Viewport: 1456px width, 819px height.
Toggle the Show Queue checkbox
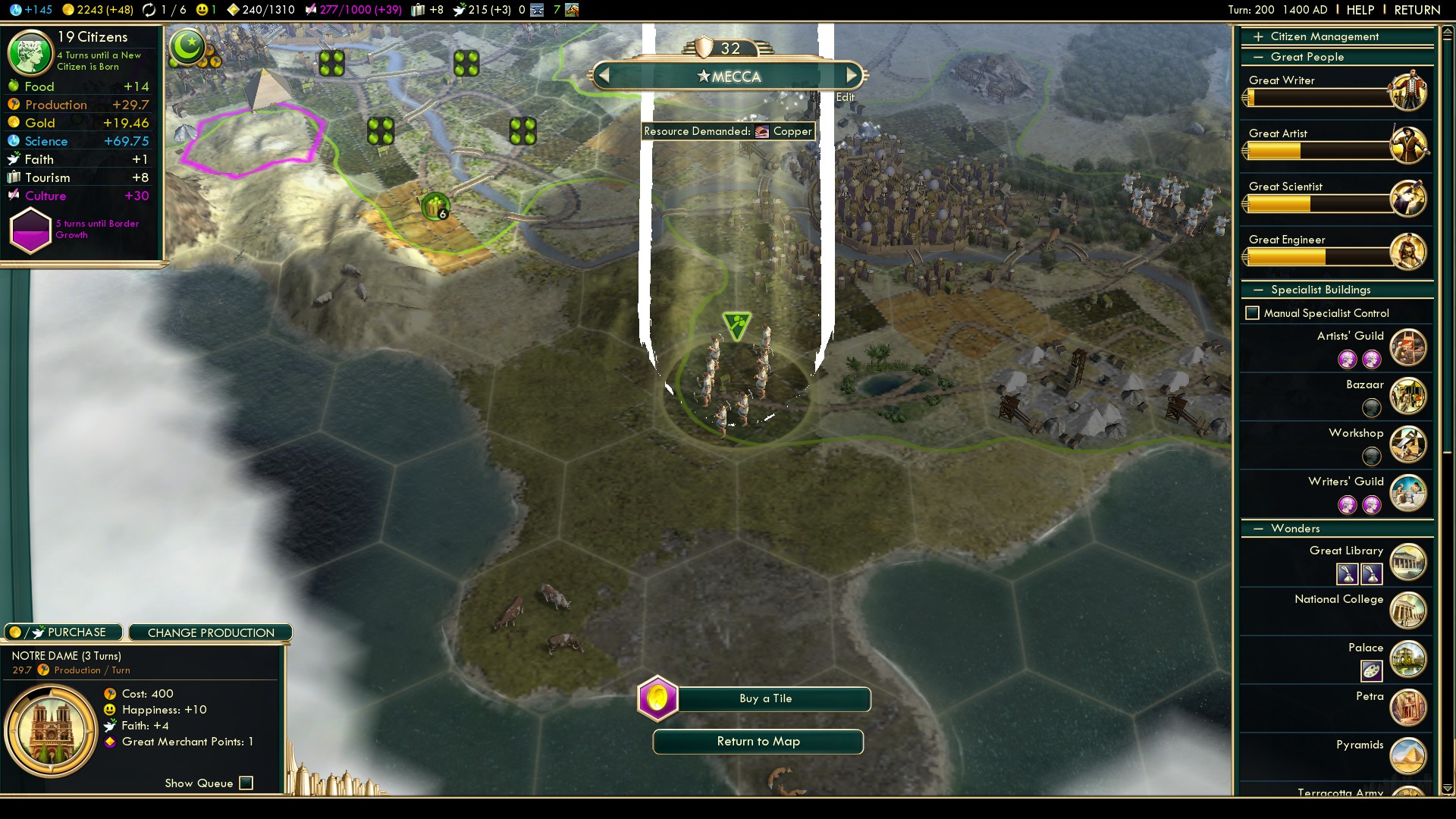(246, 783)
